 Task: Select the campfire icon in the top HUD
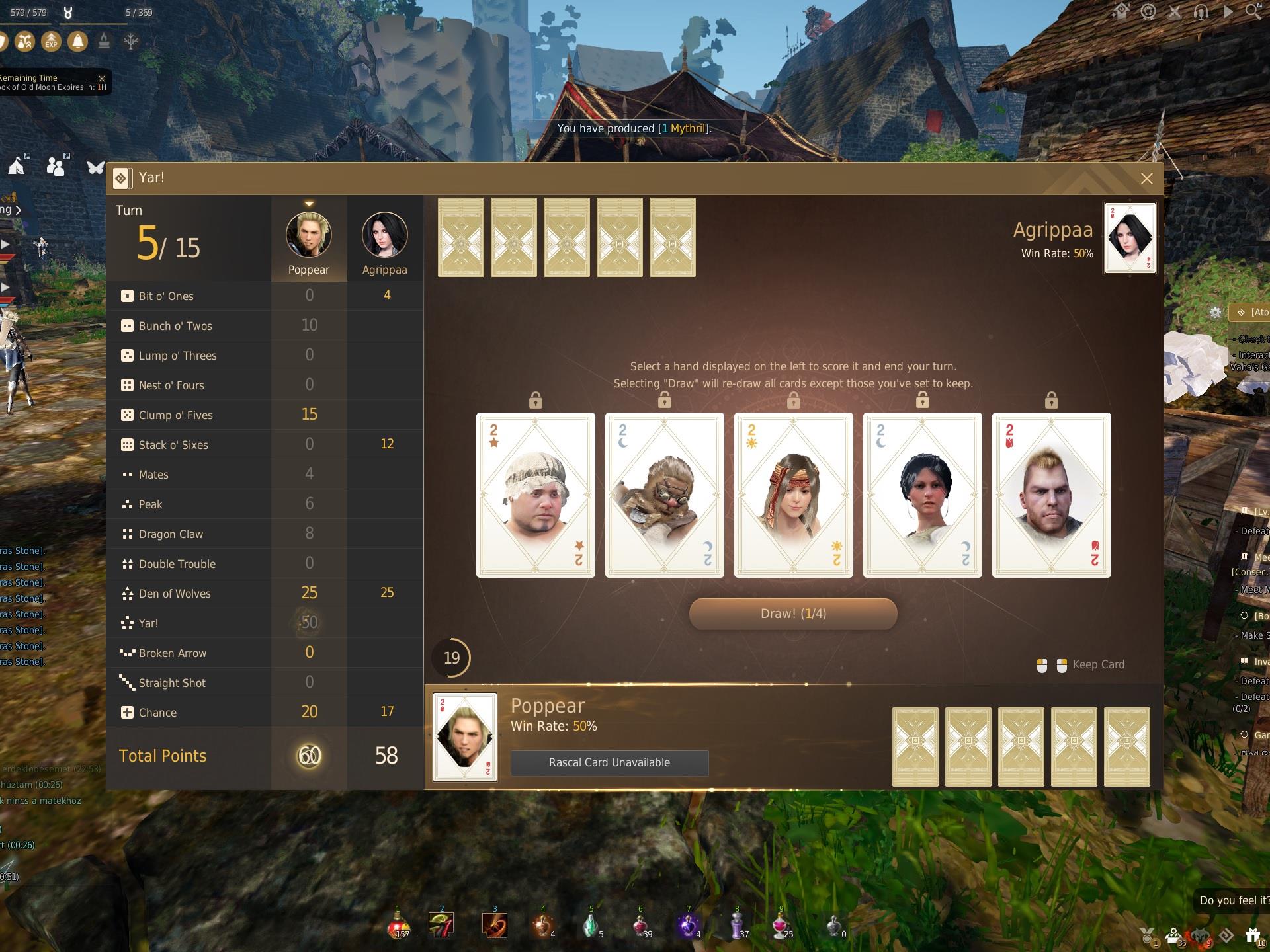click(x=103, y=41)
